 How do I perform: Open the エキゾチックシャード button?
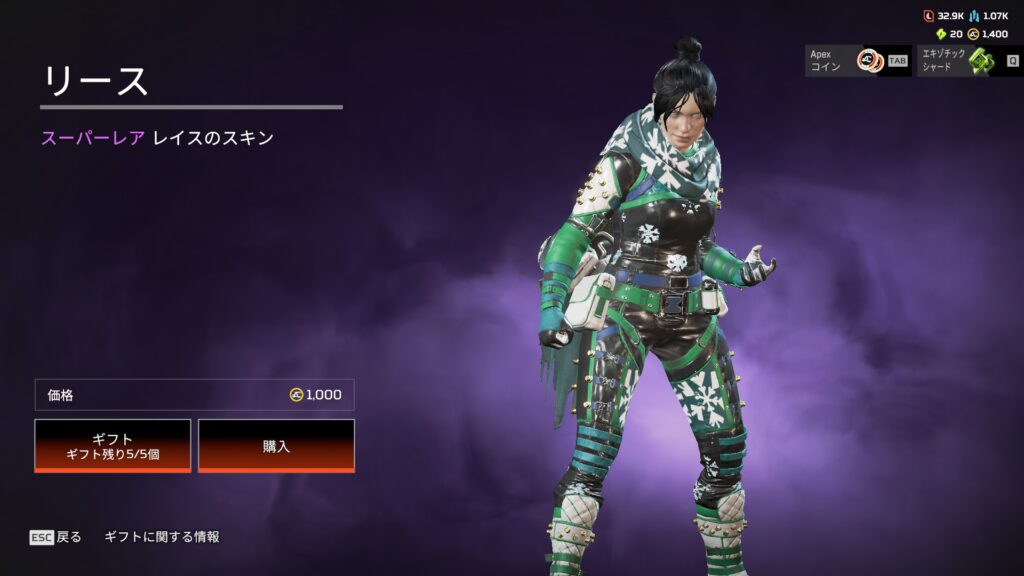(967, 60)
